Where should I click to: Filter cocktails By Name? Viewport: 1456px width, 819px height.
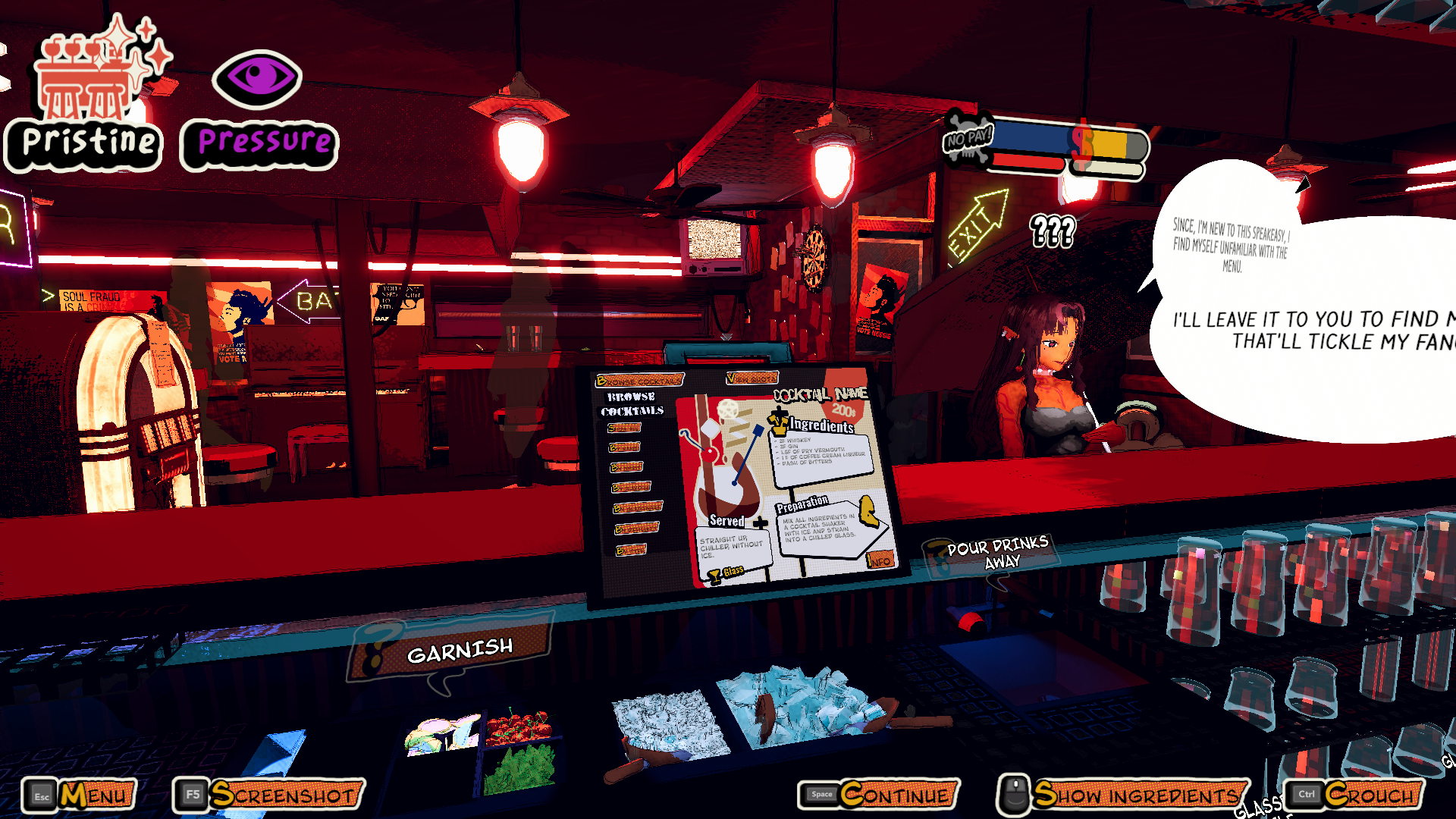625,447
